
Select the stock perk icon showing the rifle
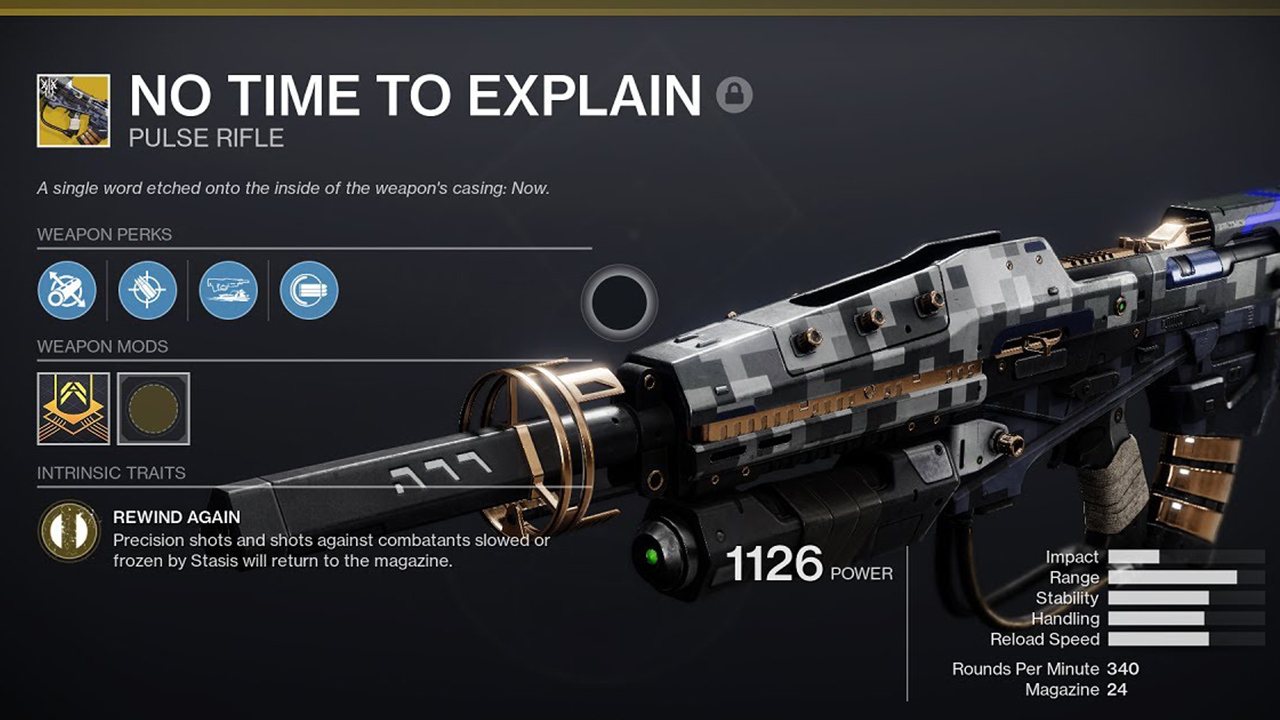pyautogui.click(x=229, y=291)
